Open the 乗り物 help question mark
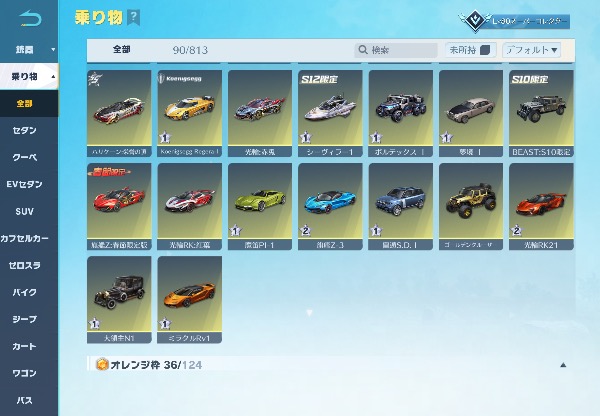This screenshot has width=600, height=416. (x=134, y=18)
